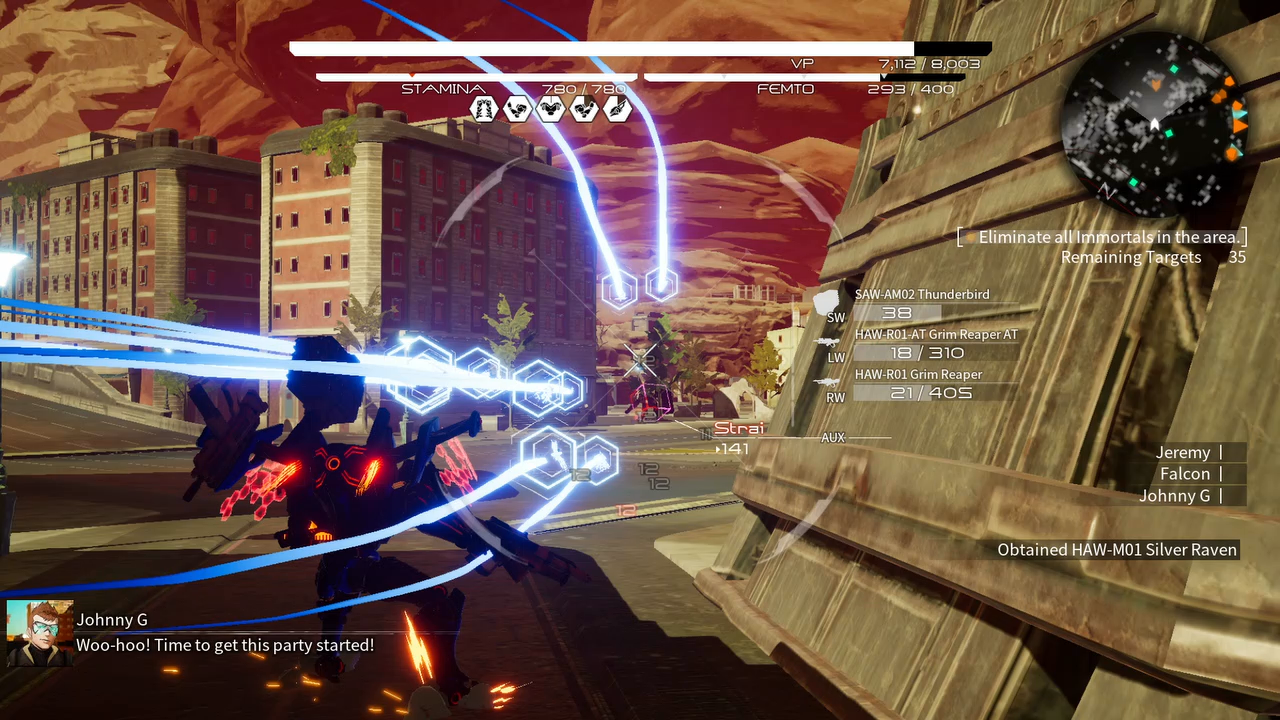The image size is (1280, 720).
Task: Select the AUX equipment slot
Action: [833, 438]
